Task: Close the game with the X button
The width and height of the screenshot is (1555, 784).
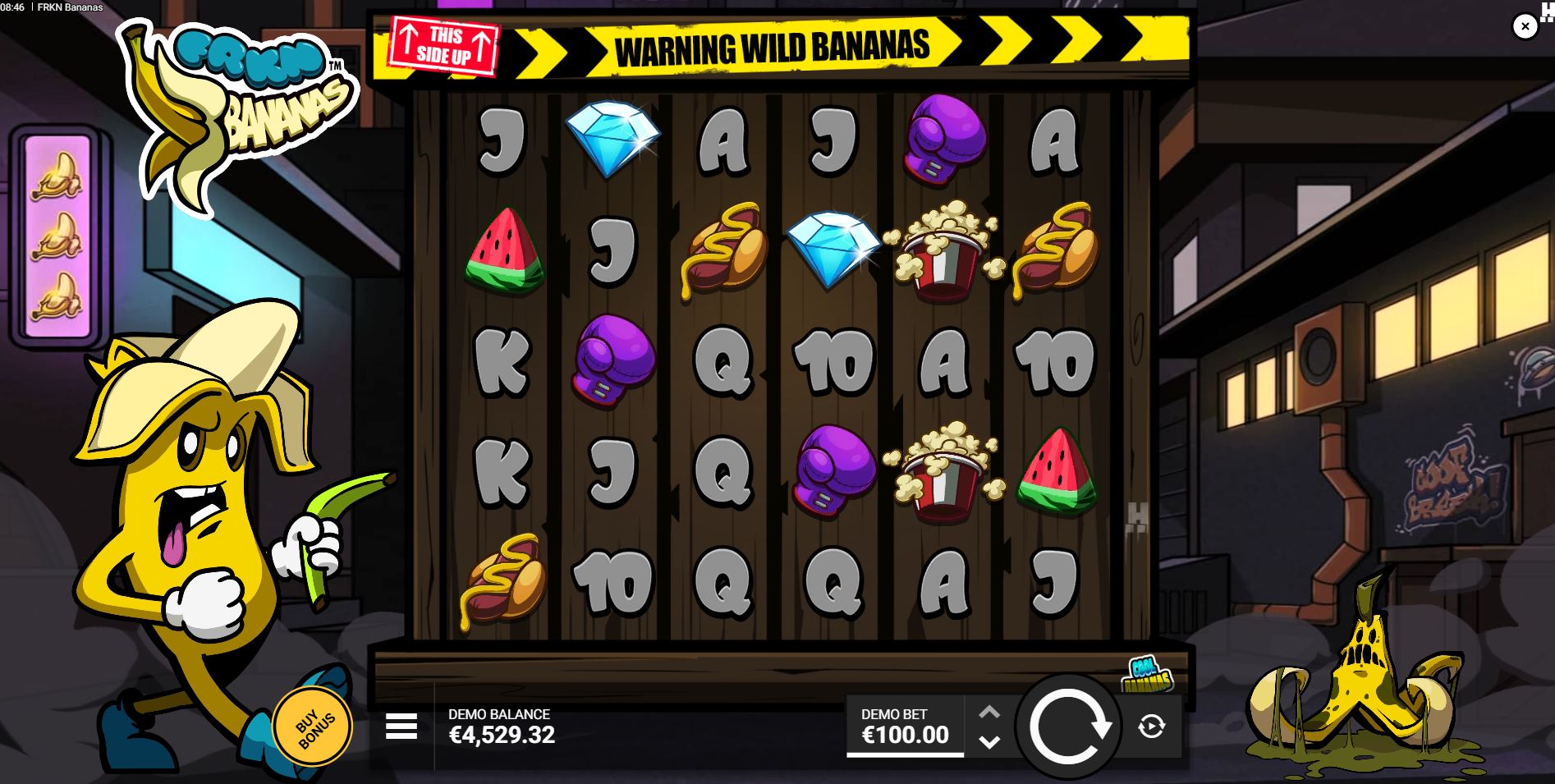Action: tap(1525, 25)
